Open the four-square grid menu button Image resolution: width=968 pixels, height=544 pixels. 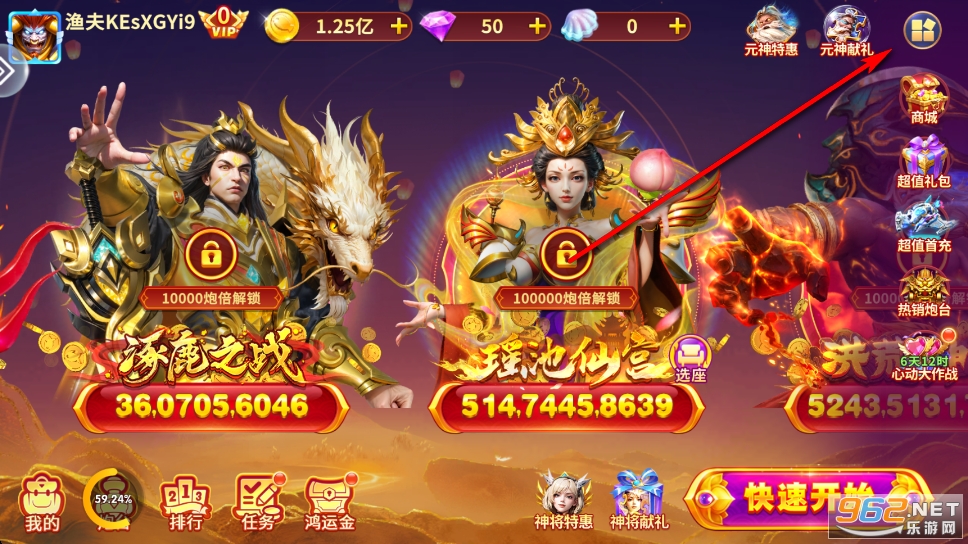[x=922, y=31]
